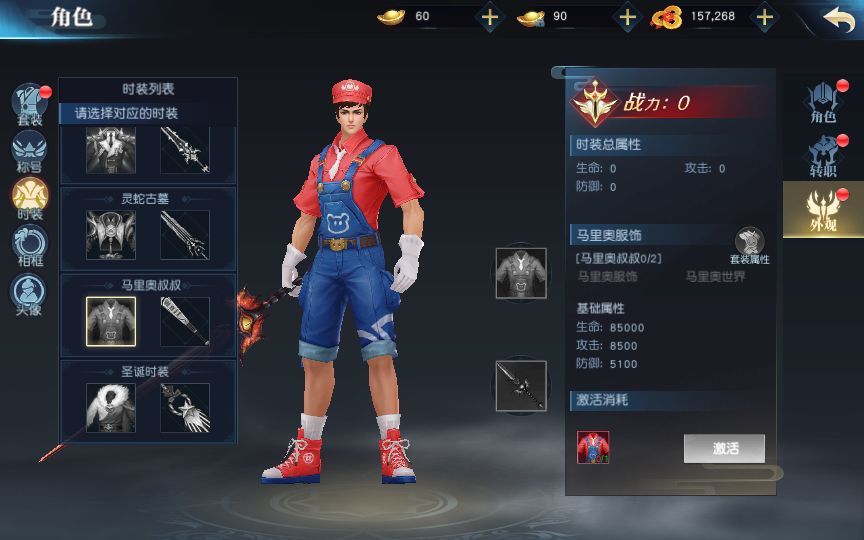Screen dimensions: 864x540
Task: Select the 马里奥叔叔 outfit thumbnail
Action: 111,321
